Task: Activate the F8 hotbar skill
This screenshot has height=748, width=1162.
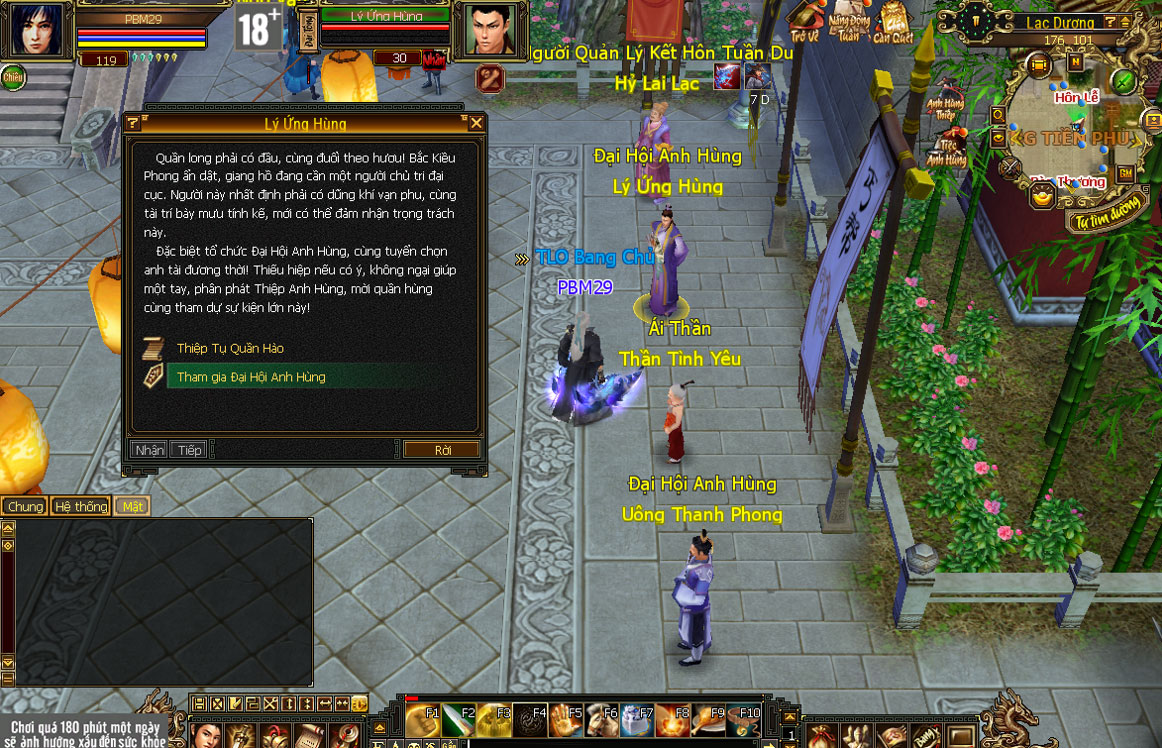Action: [x=673, y=721]
